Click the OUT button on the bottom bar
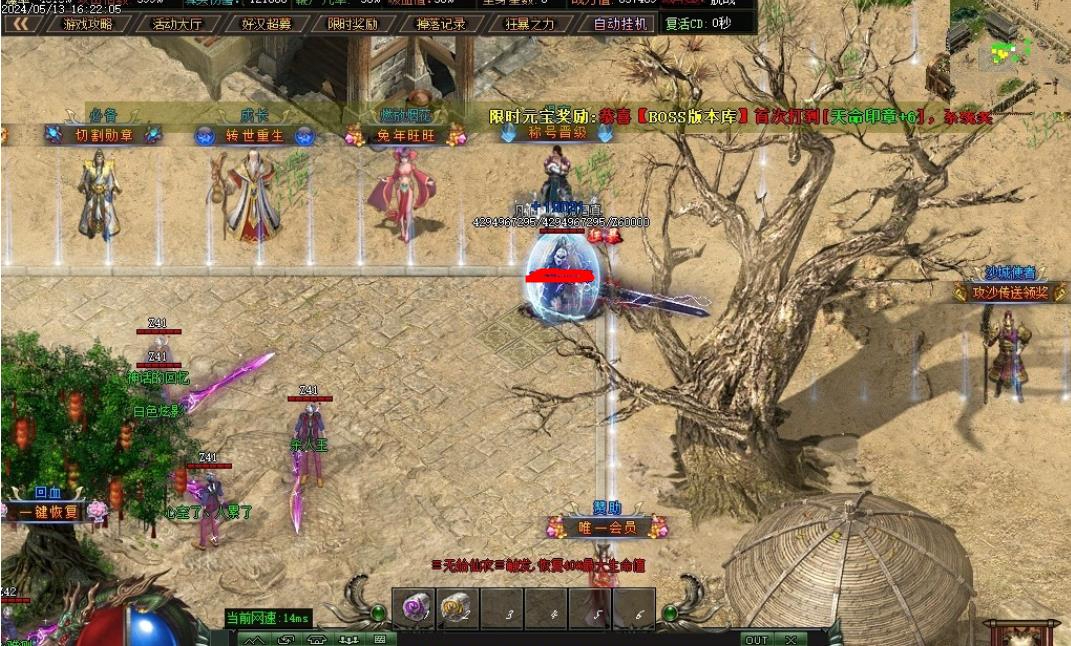The image size is (1071, 646). [x=757, y=639]
